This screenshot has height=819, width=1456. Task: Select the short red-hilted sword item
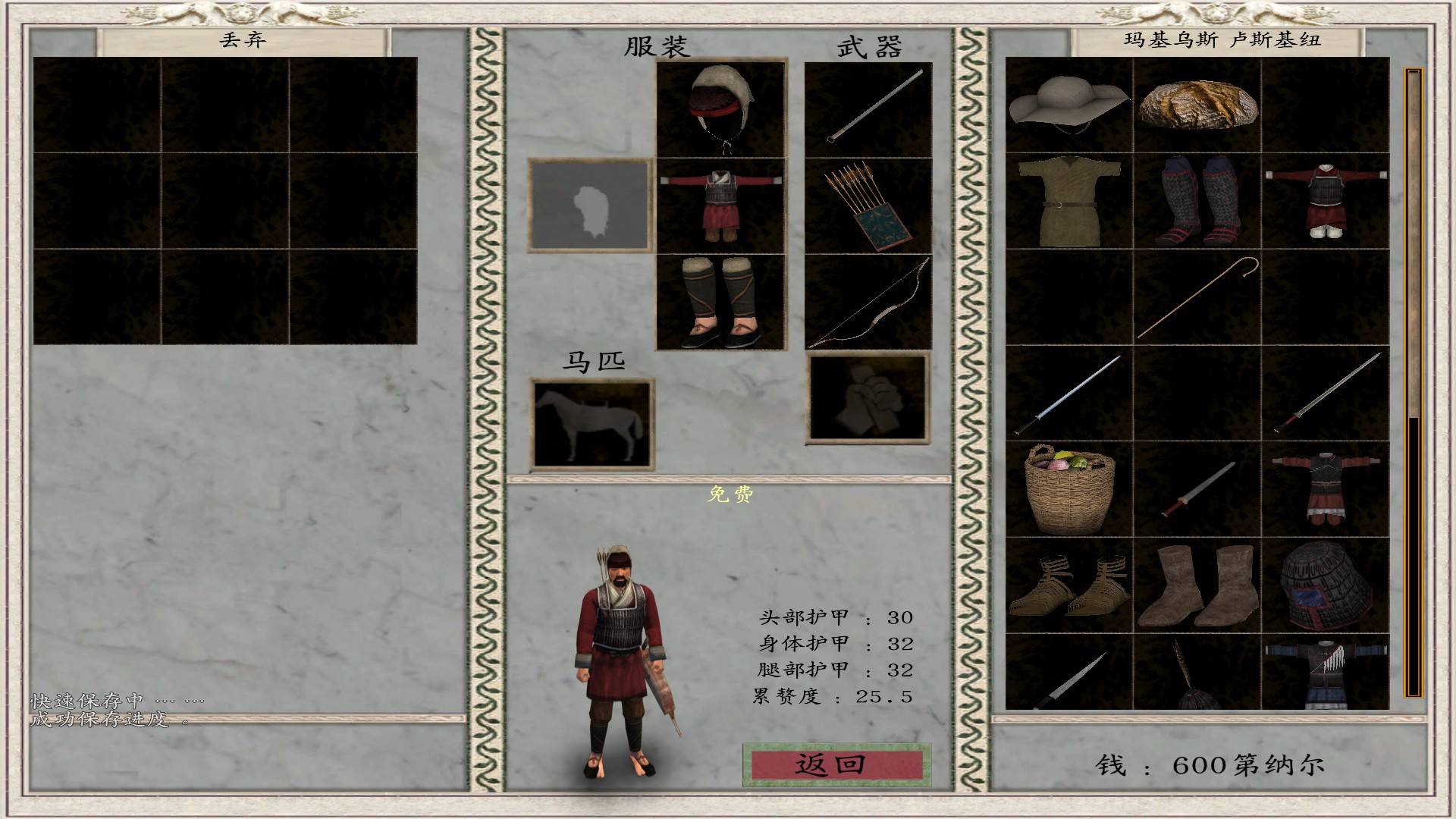(x=1197, y=490)
